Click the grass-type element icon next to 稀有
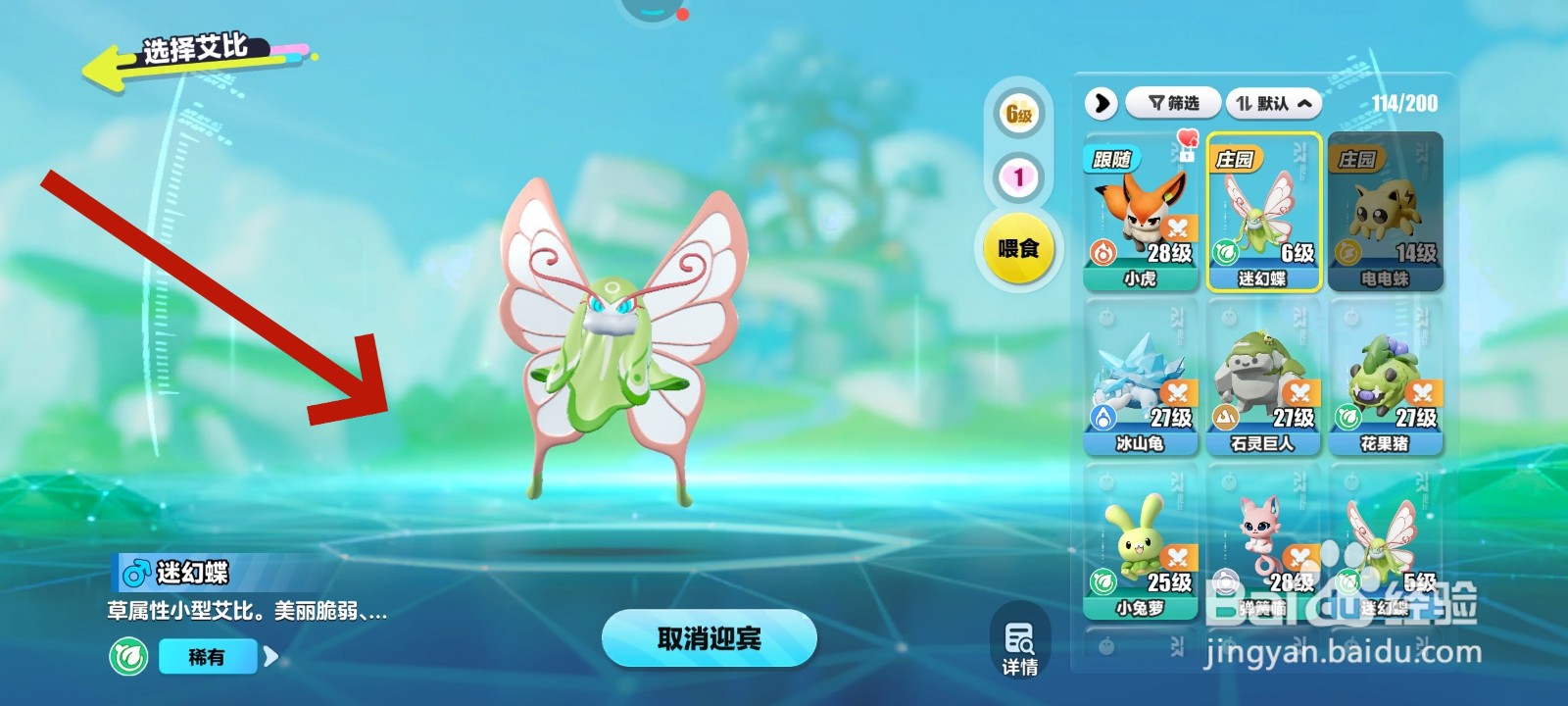This screenshot has width=1568, height=706. pyautogui.click(x=131, y=656)
